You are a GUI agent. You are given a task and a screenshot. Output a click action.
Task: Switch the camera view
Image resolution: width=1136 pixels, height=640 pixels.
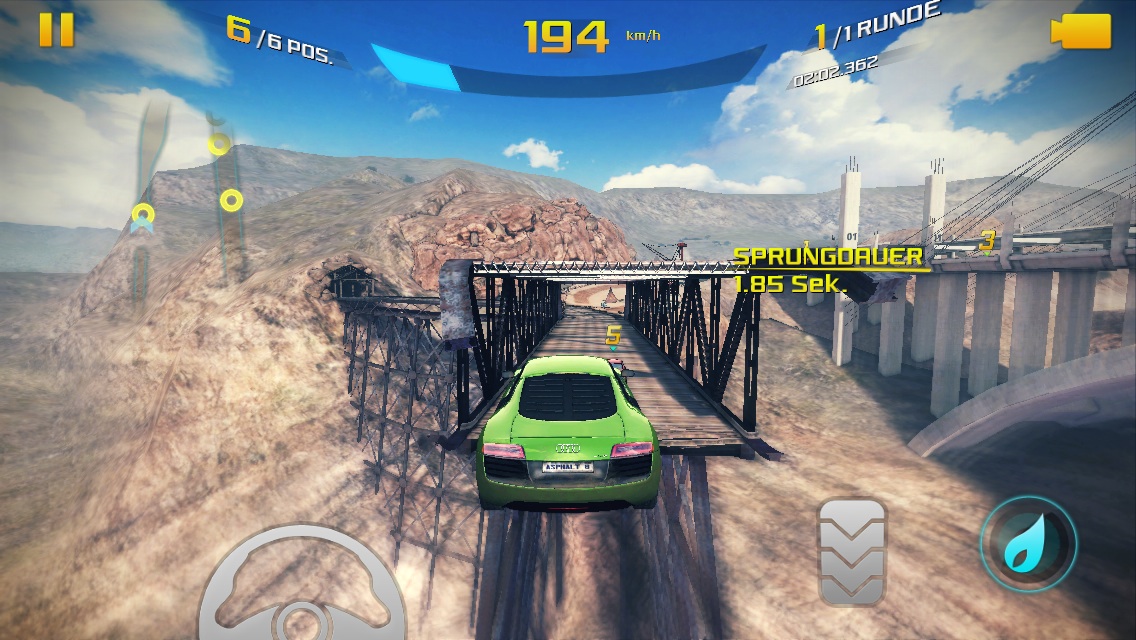(x=1080, y=30)
